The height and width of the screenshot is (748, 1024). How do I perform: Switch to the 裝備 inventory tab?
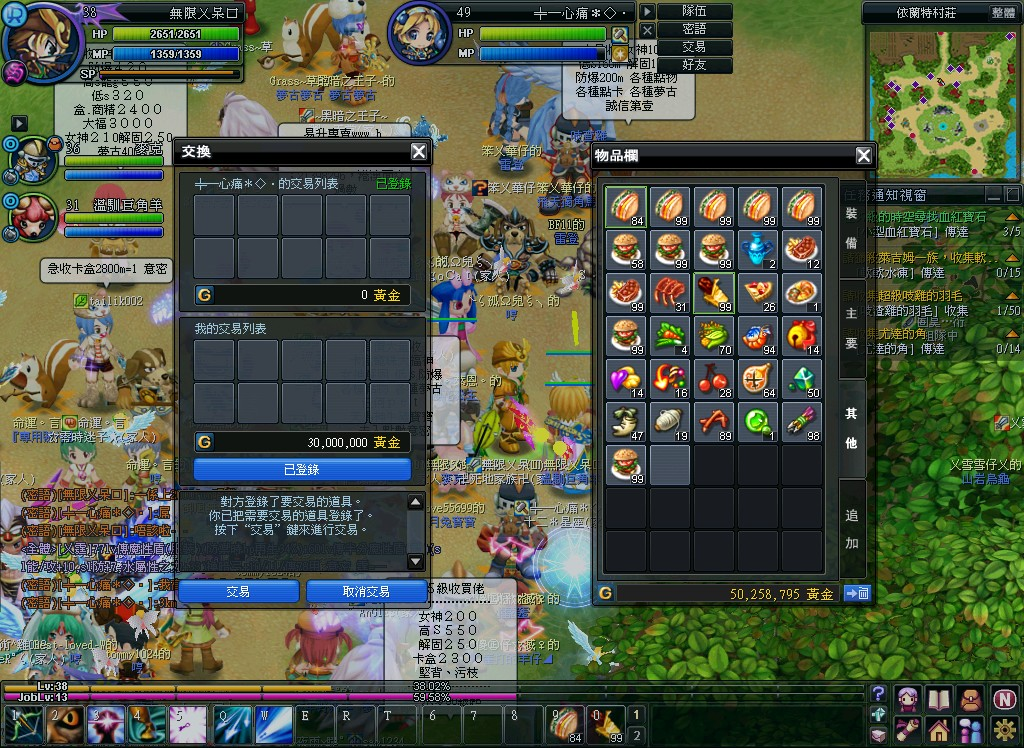click(x=851, y=227)
